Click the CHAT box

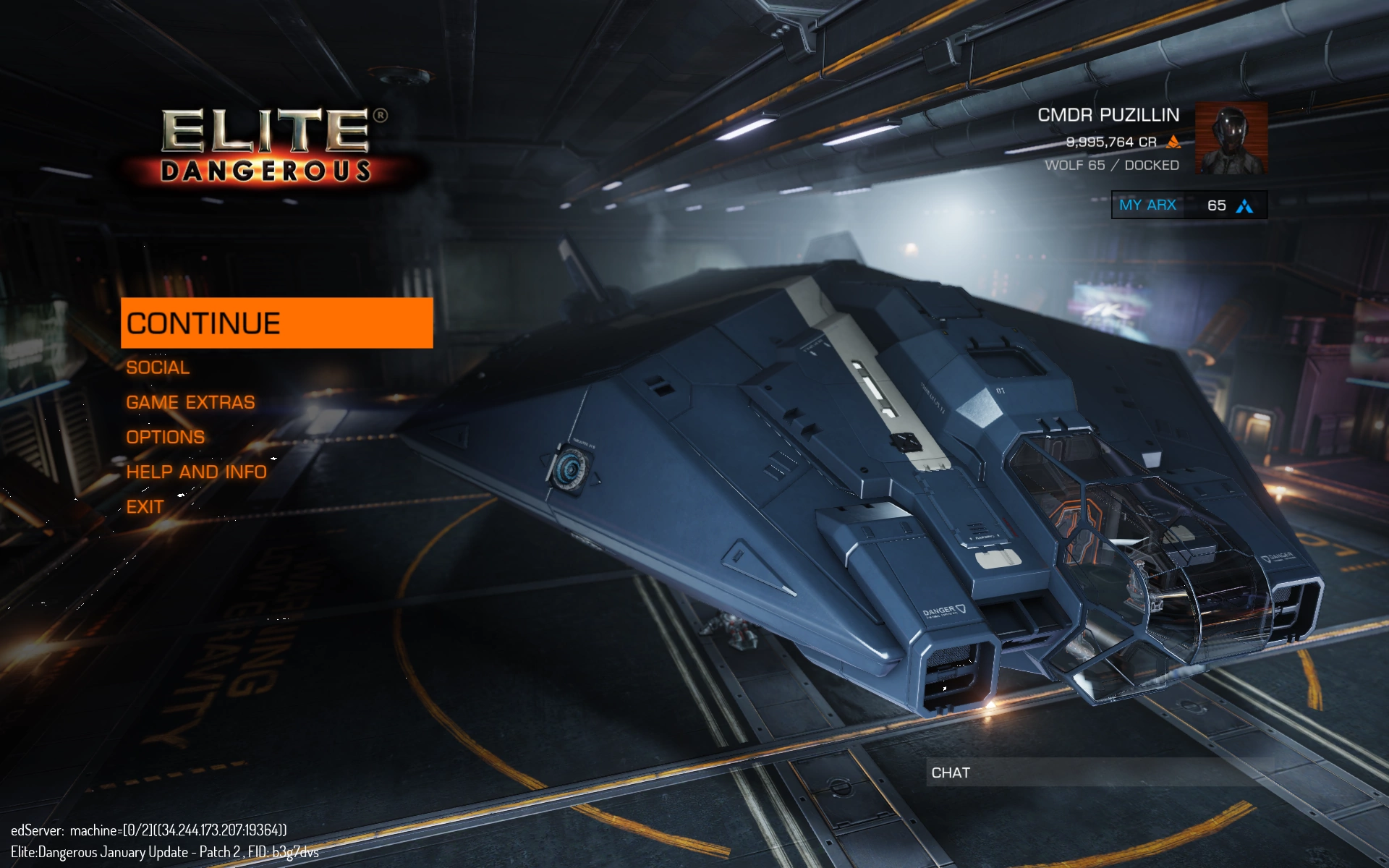tap(1096, 773)
